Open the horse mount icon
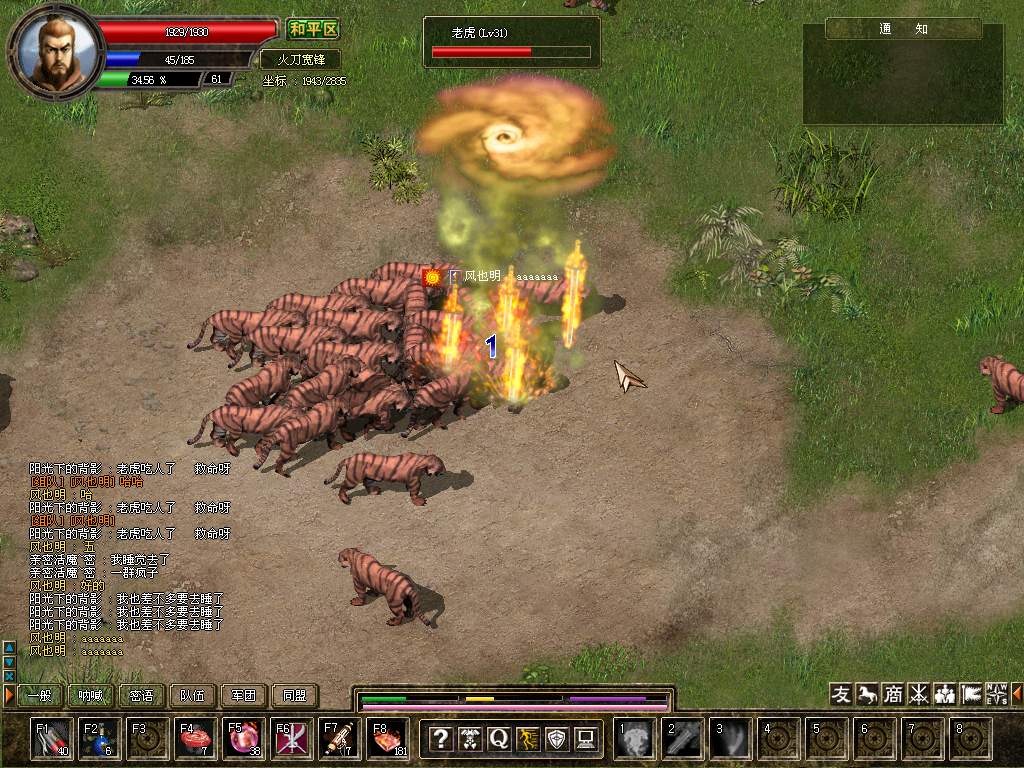 click(x=867, y=694)
